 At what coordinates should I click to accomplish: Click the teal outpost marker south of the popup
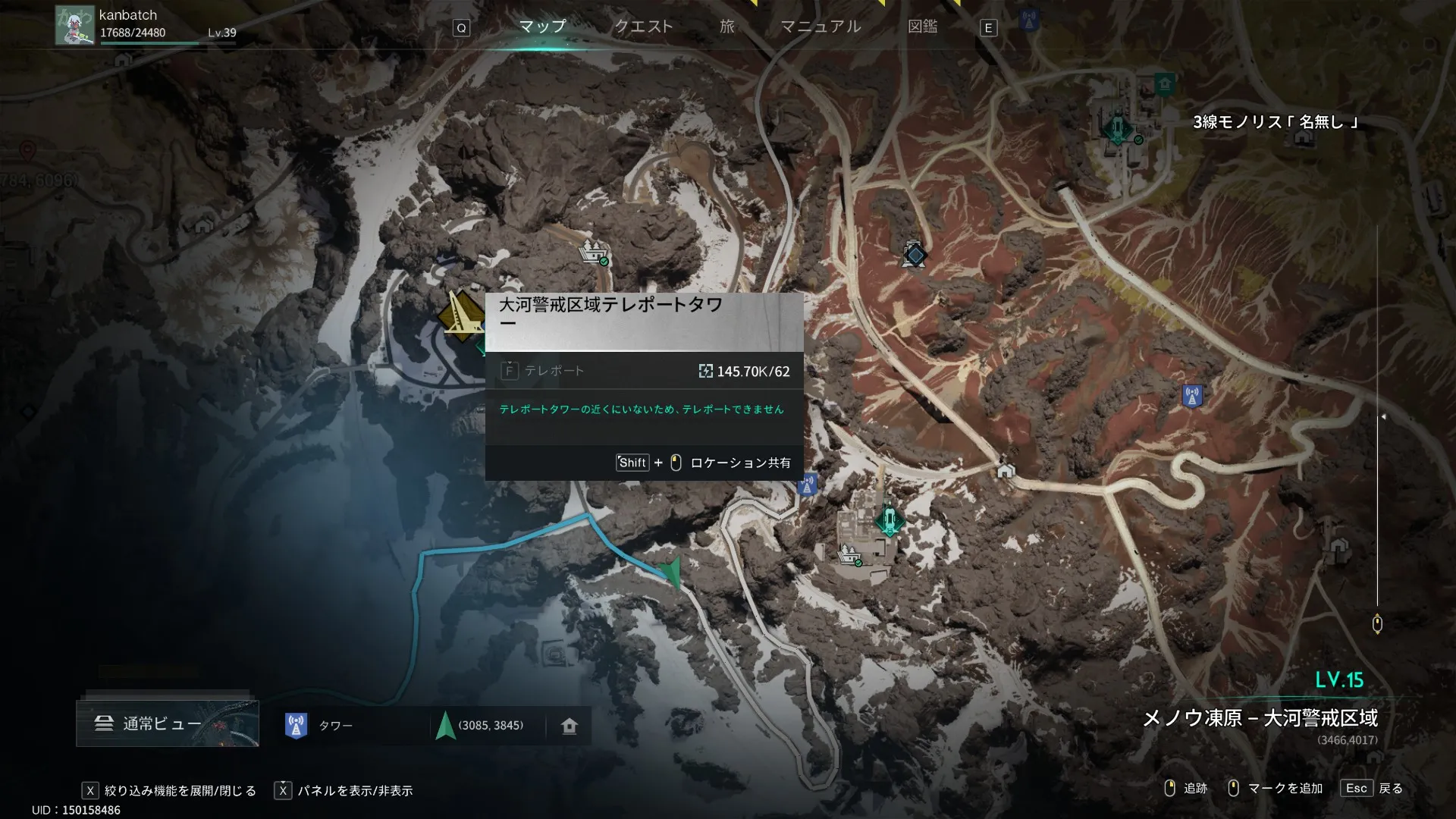(889, 520)
